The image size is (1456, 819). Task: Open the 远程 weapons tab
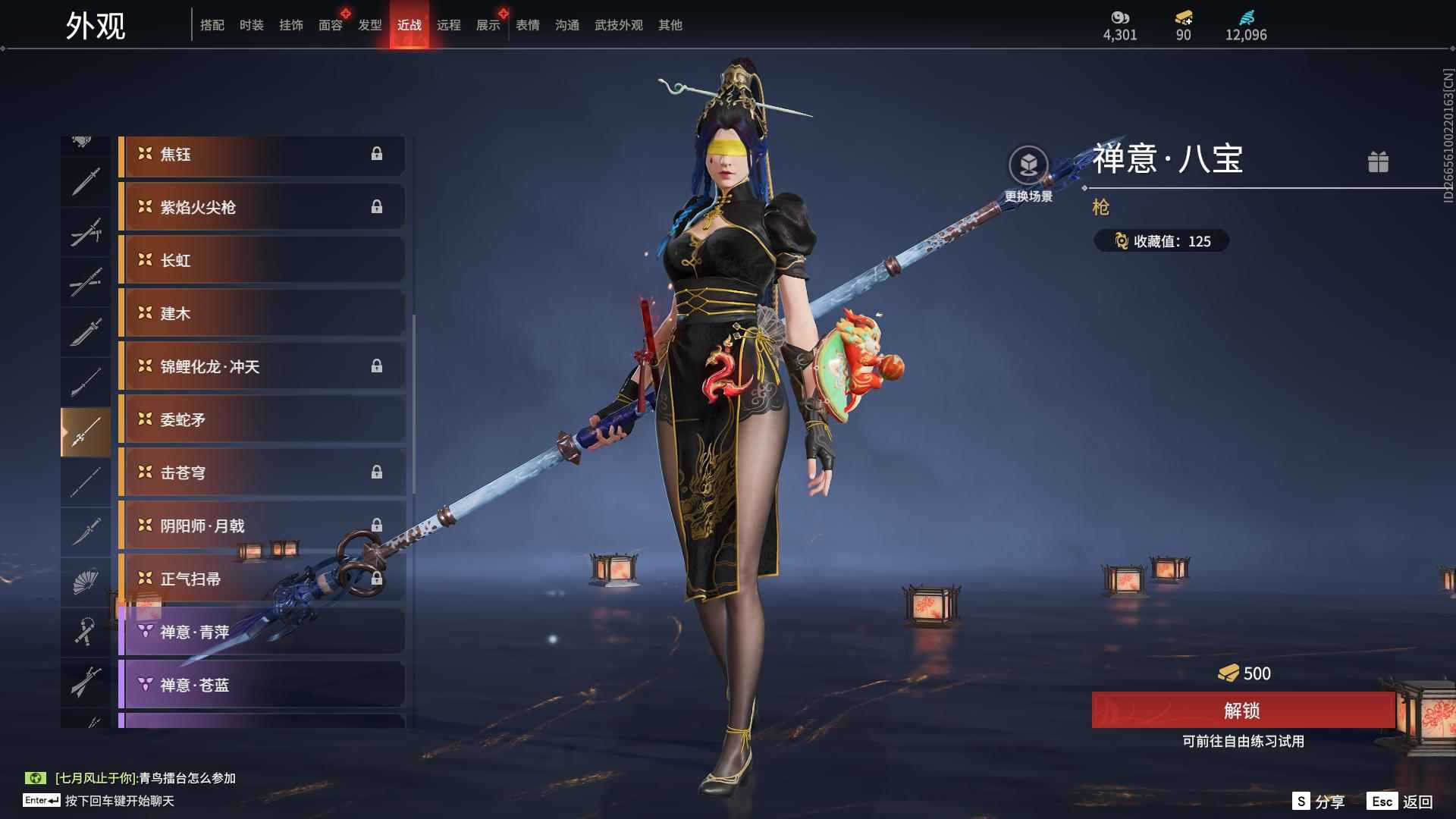point(450,24)
